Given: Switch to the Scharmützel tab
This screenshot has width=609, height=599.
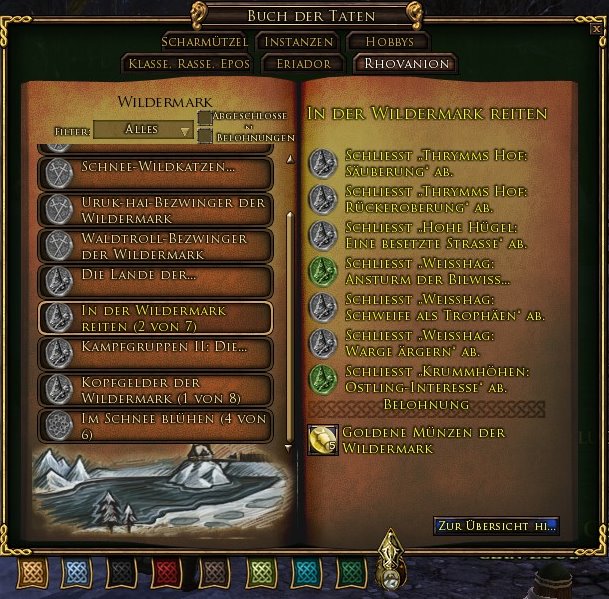Looking at the screenshot, I should [204, 42].
